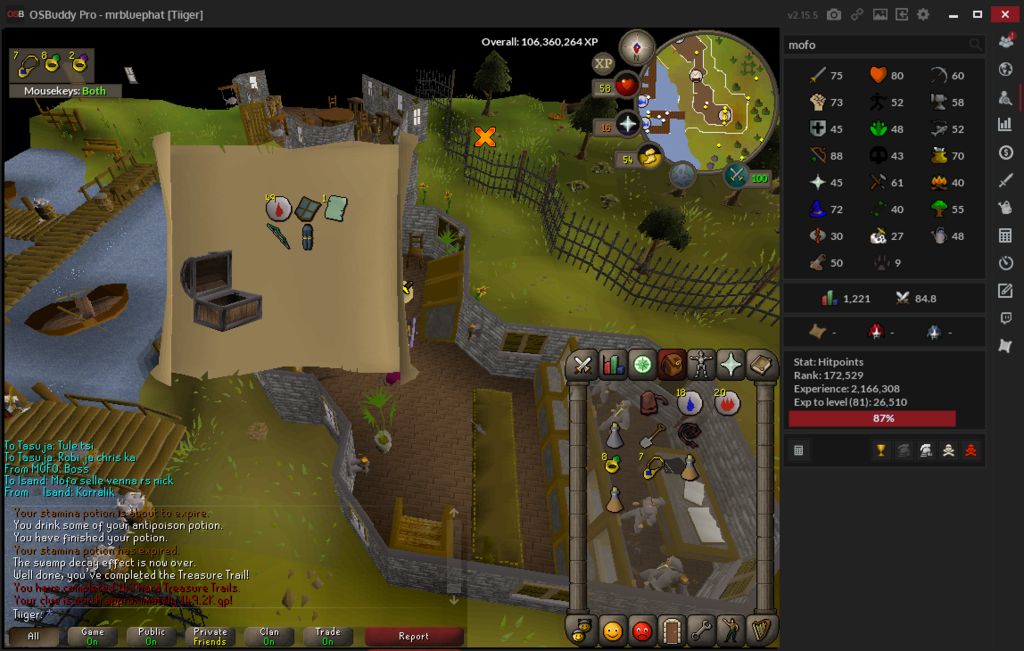Screen dimensions: 1024x651
Task: Click the Report button
Action: tap(414, 636)
